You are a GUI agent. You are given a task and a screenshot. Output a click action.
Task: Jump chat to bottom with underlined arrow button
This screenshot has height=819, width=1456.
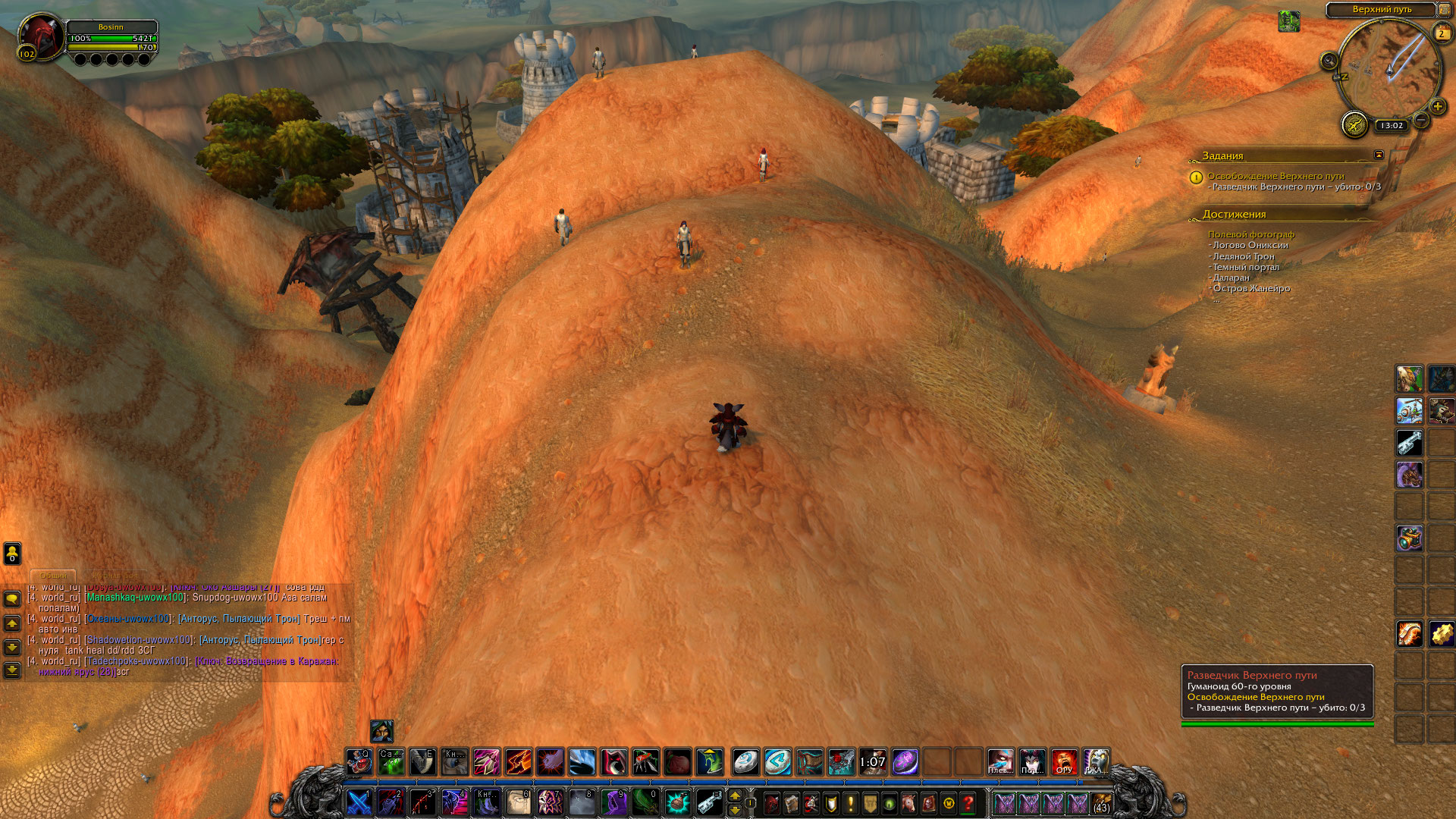click(x=12, y=670)
